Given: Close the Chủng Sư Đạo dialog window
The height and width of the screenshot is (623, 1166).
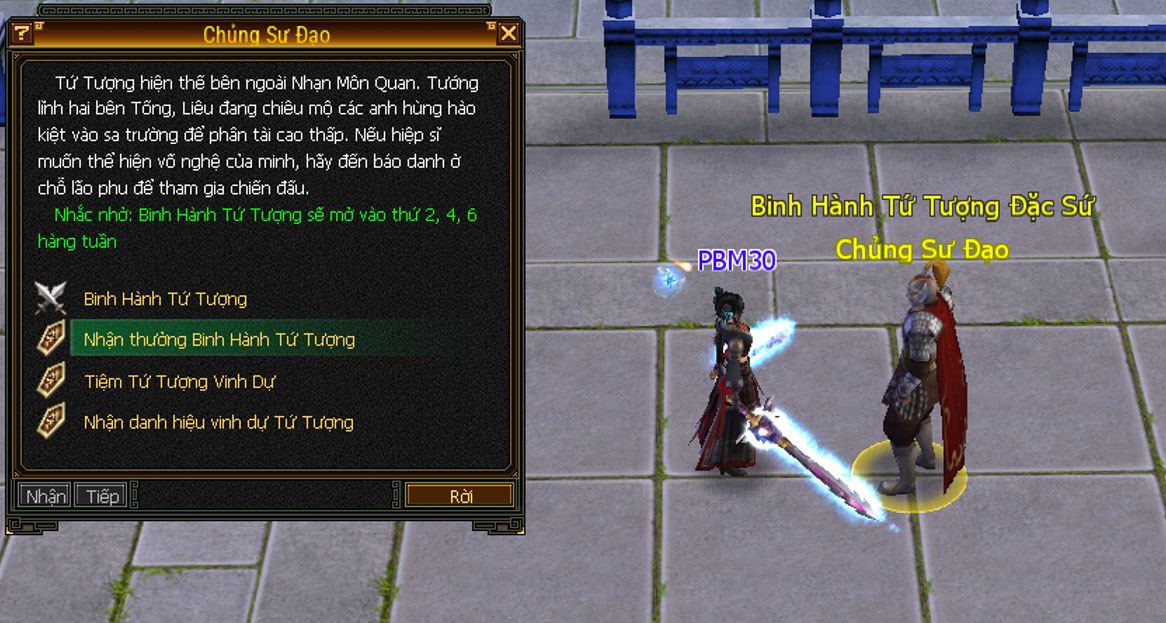Looking at the screenshot, I should [508, 34].
